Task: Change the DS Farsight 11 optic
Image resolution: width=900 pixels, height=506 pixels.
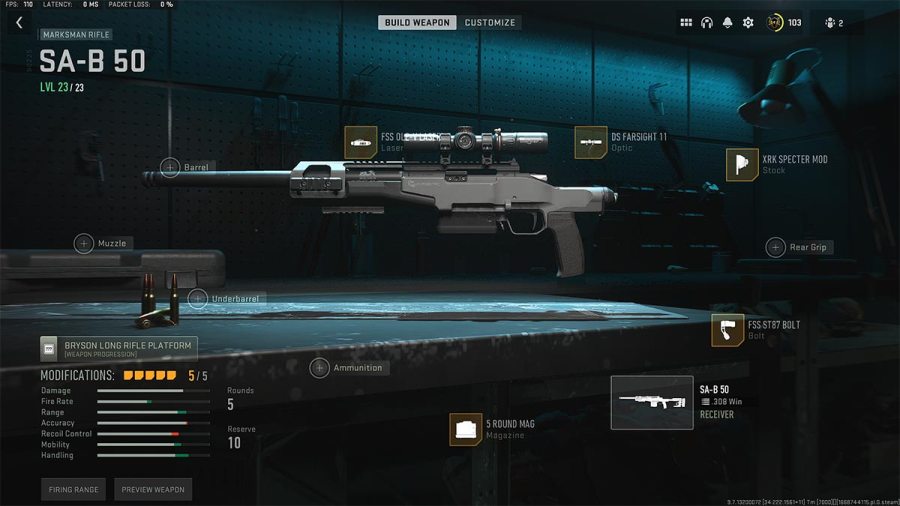Action: point(591,142)
